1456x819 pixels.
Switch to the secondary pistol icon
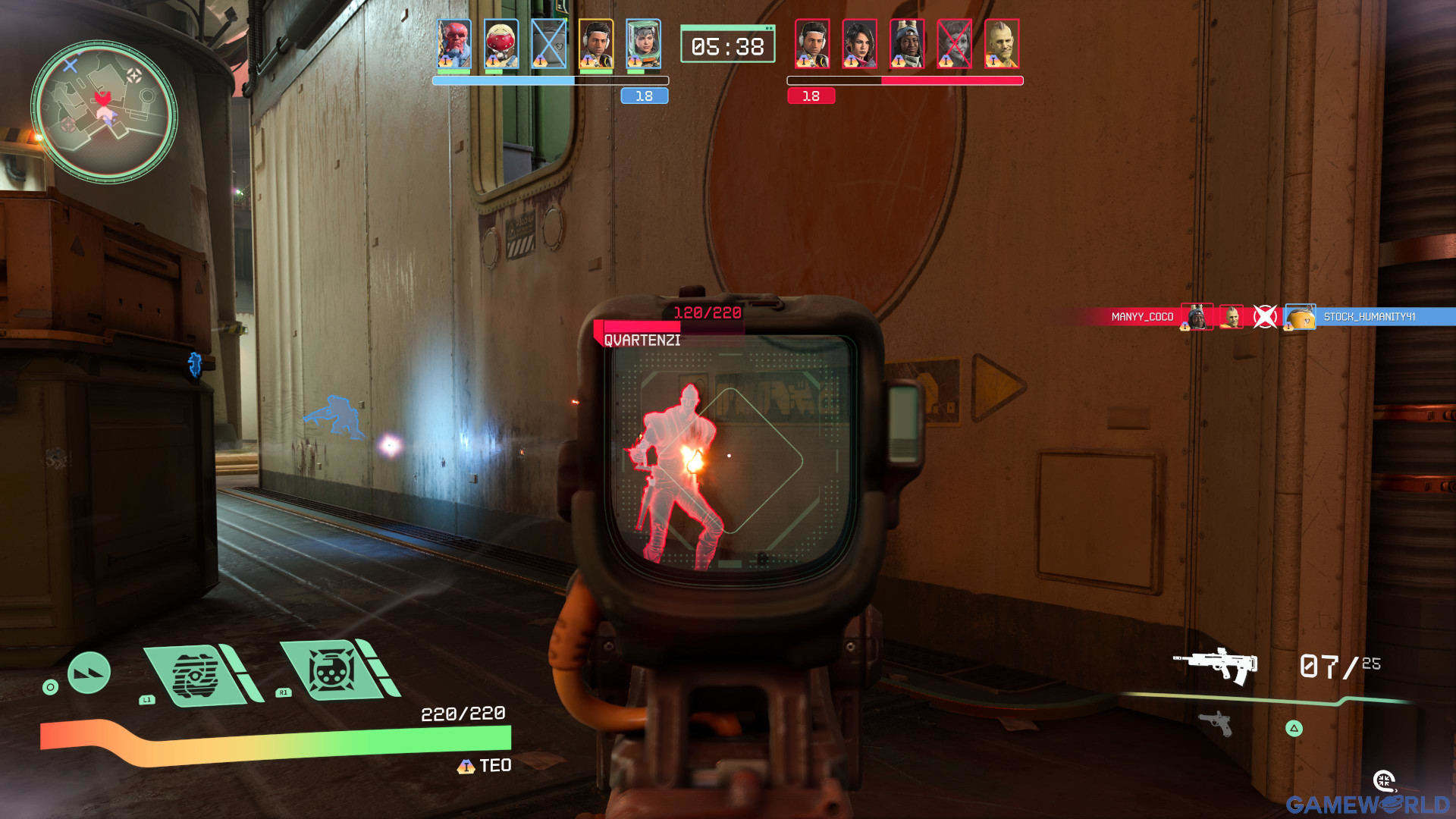(1216, 723)
